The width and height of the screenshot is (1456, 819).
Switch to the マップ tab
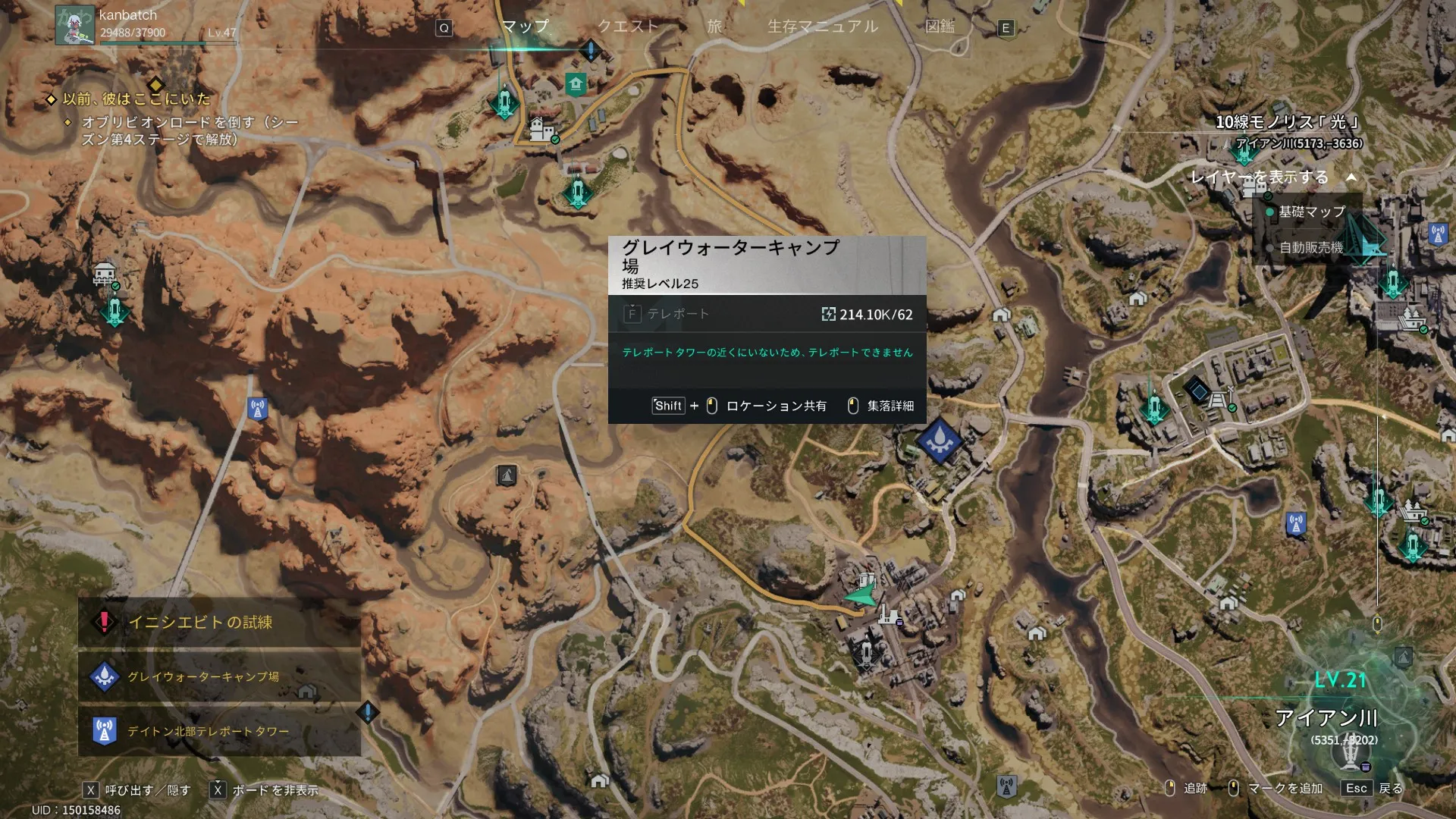pos(525,27)
